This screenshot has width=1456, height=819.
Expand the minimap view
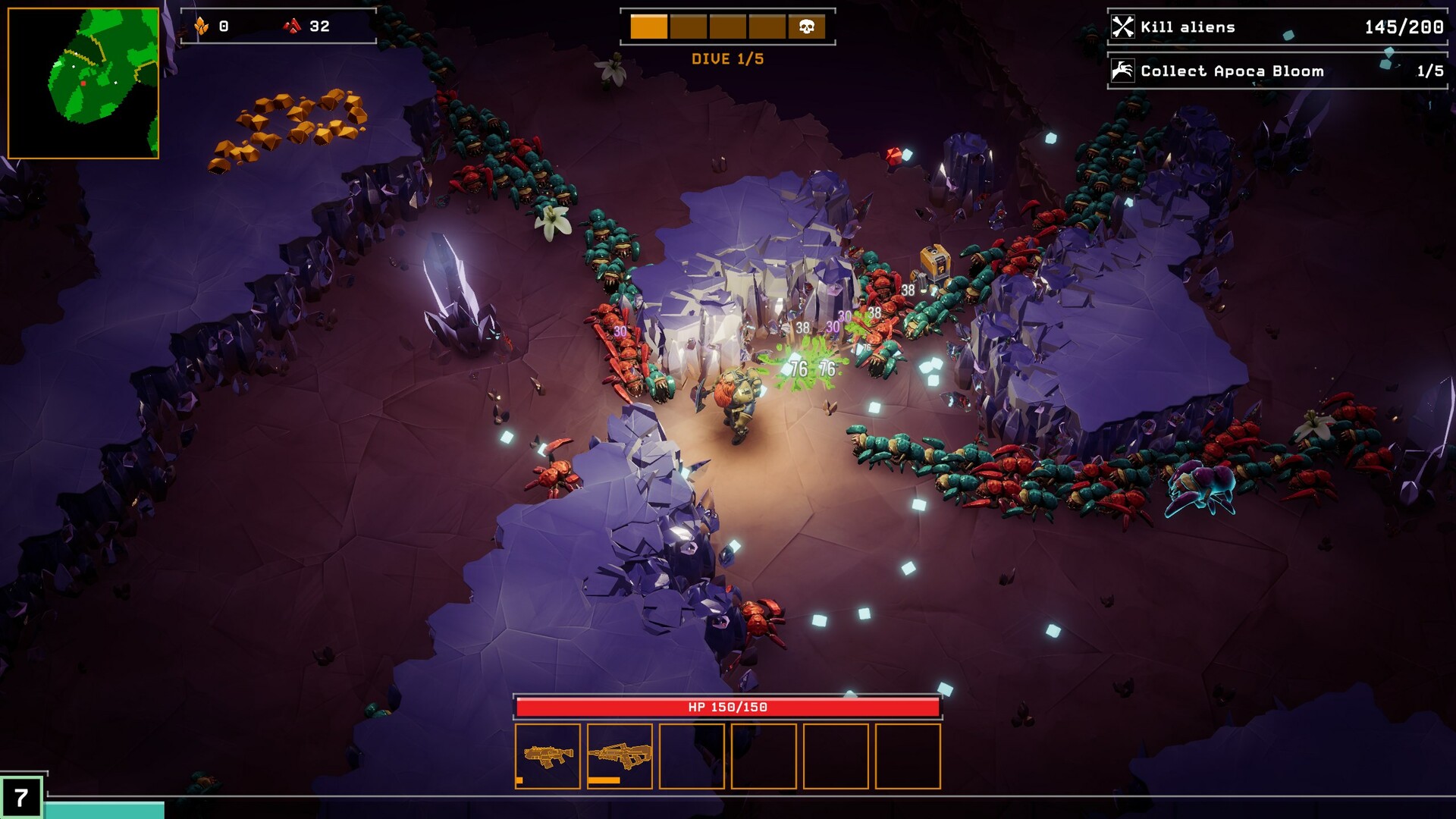click(x=83, y=81)
